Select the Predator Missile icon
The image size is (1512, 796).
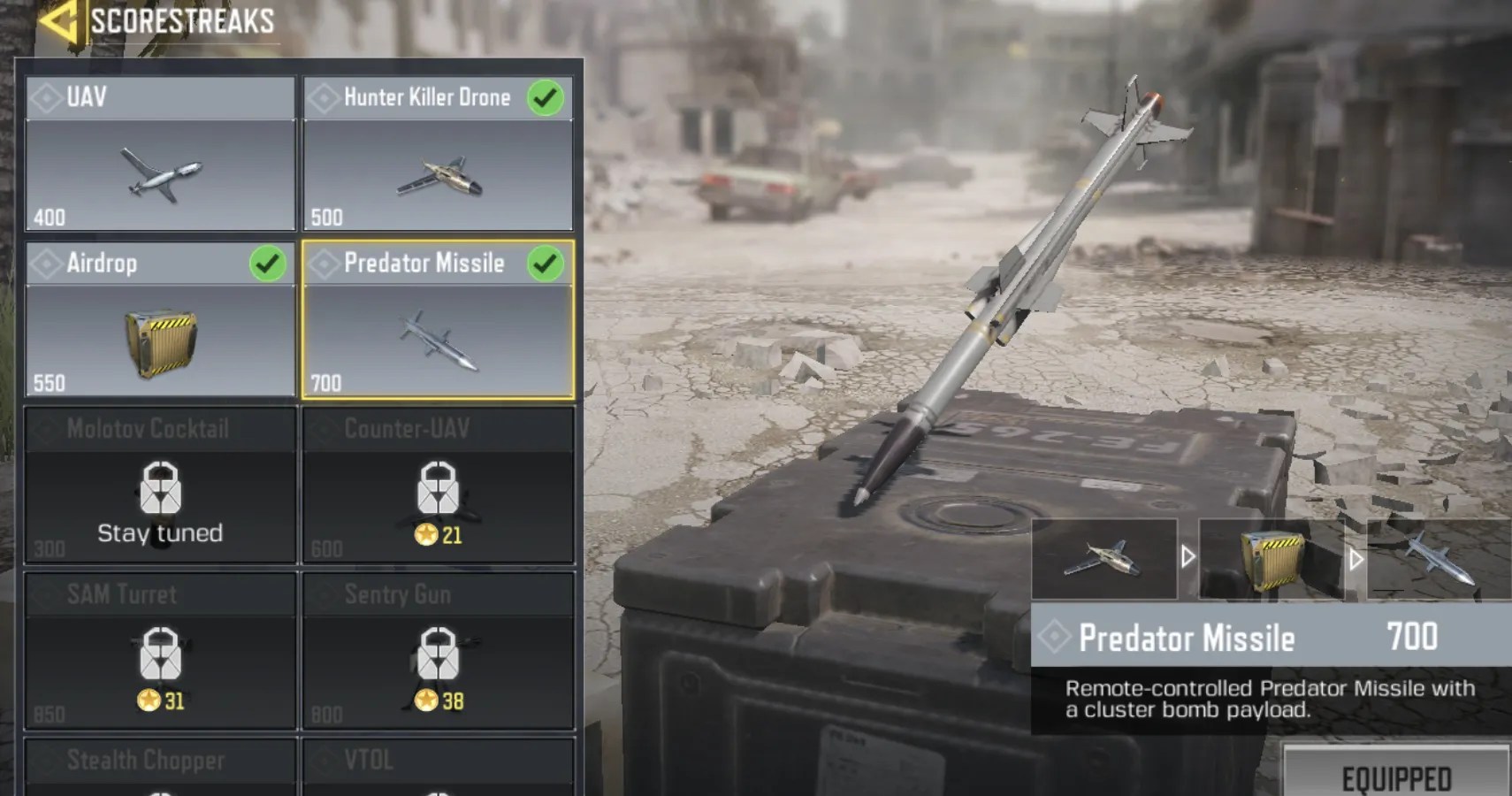coord(439,342)
